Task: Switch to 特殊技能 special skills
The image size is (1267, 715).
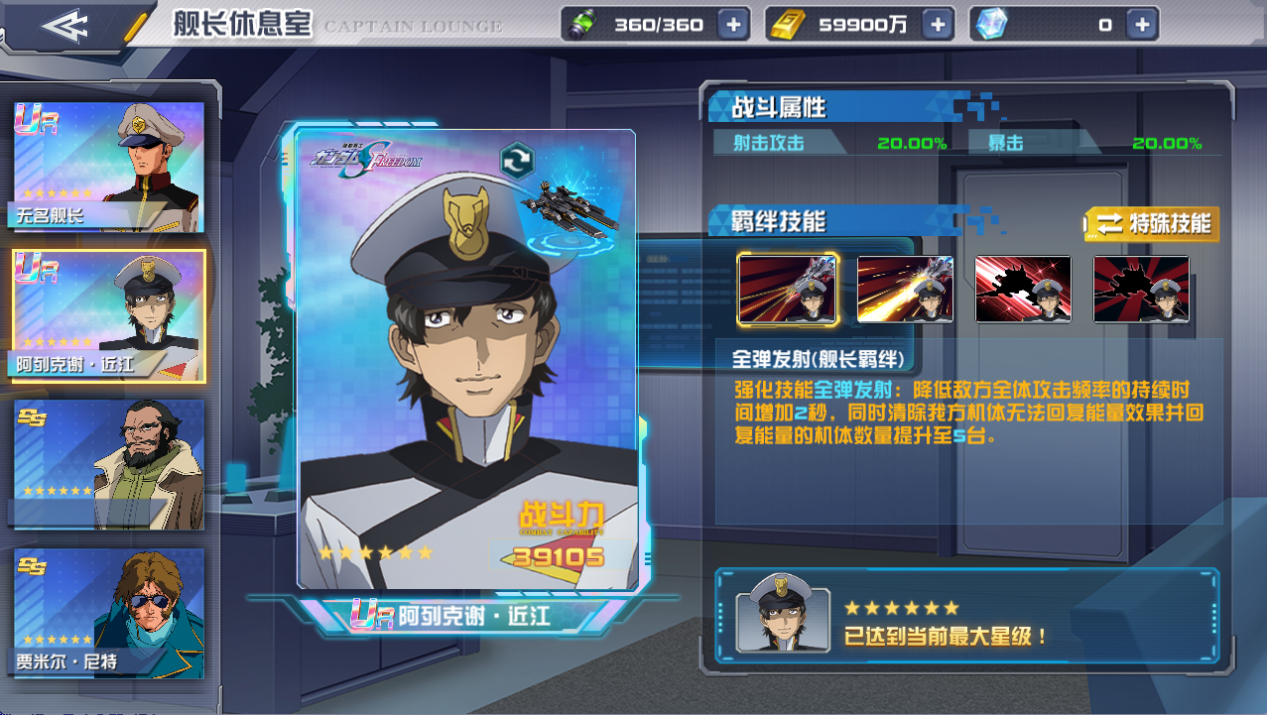Action: [x=1153, y=224]
